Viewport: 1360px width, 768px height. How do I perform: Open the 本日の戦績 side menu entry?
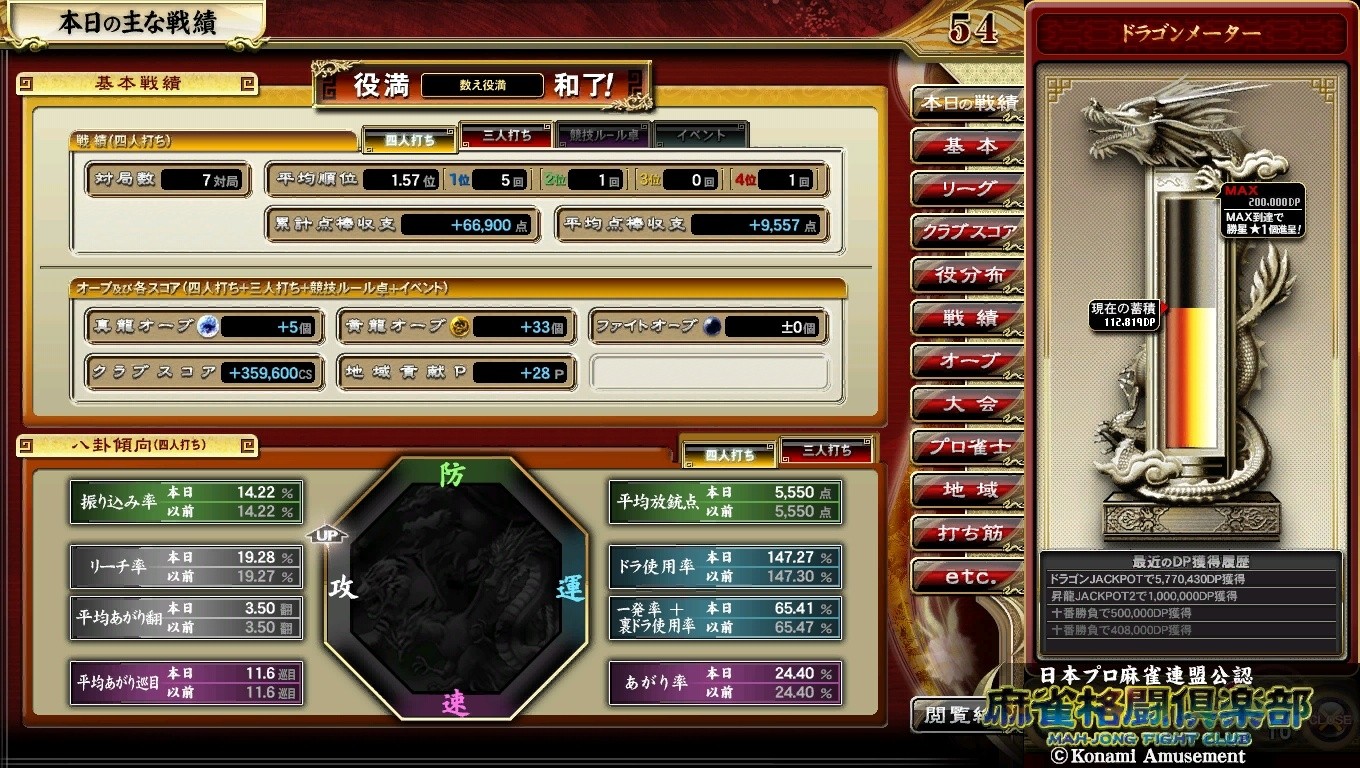pyautogui.click(x=968, y=103)
